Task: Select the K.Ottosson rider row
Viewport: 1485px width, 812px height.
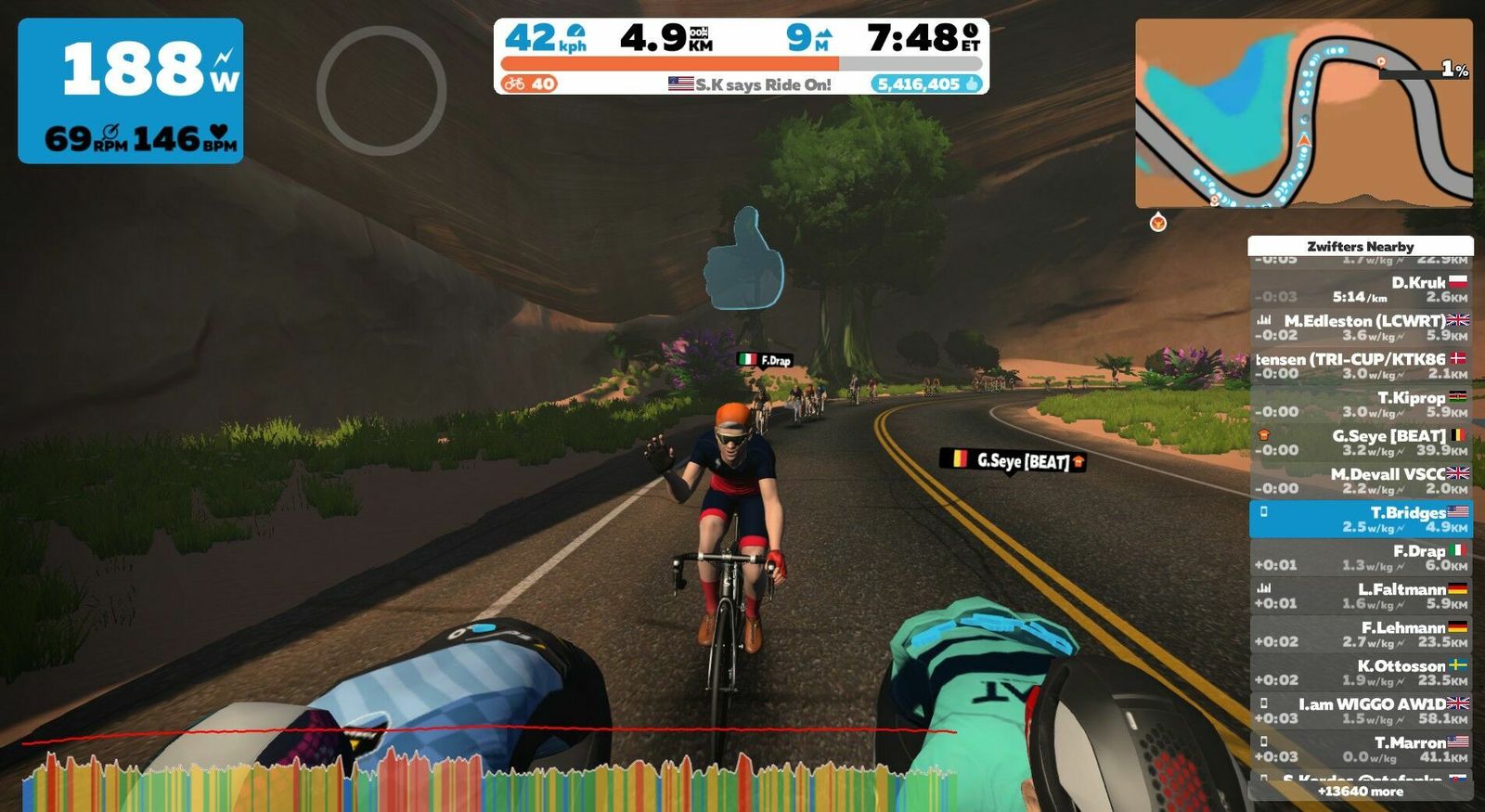Action: [x=1361, y=673]
